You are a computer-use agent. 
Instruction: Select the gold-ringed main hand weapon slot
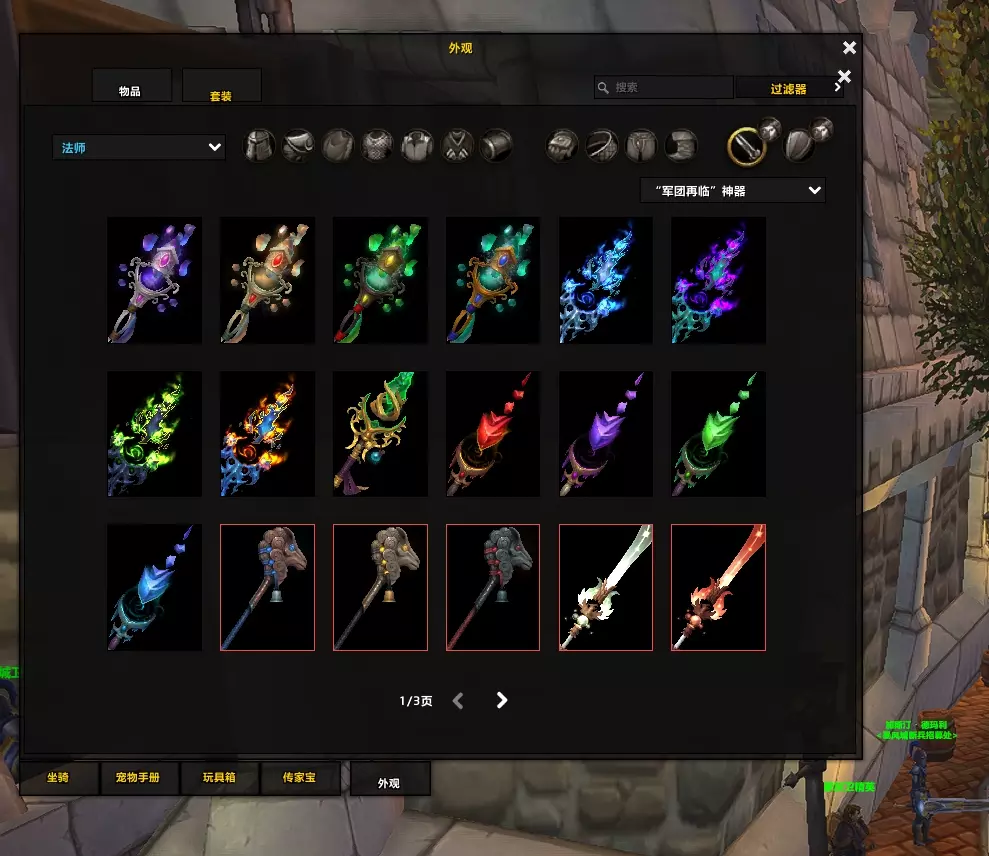746,147
